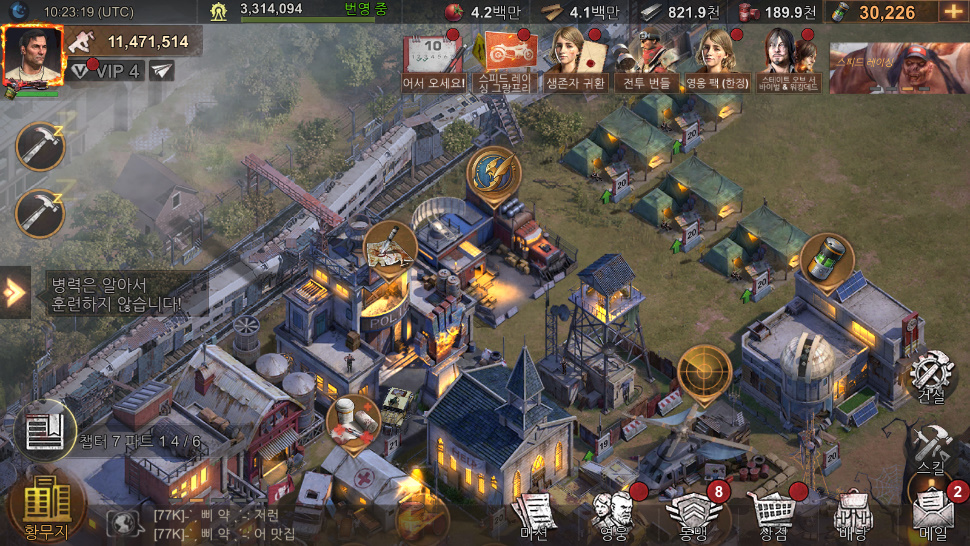Open the 건설 construction menu

pos(932,380)
